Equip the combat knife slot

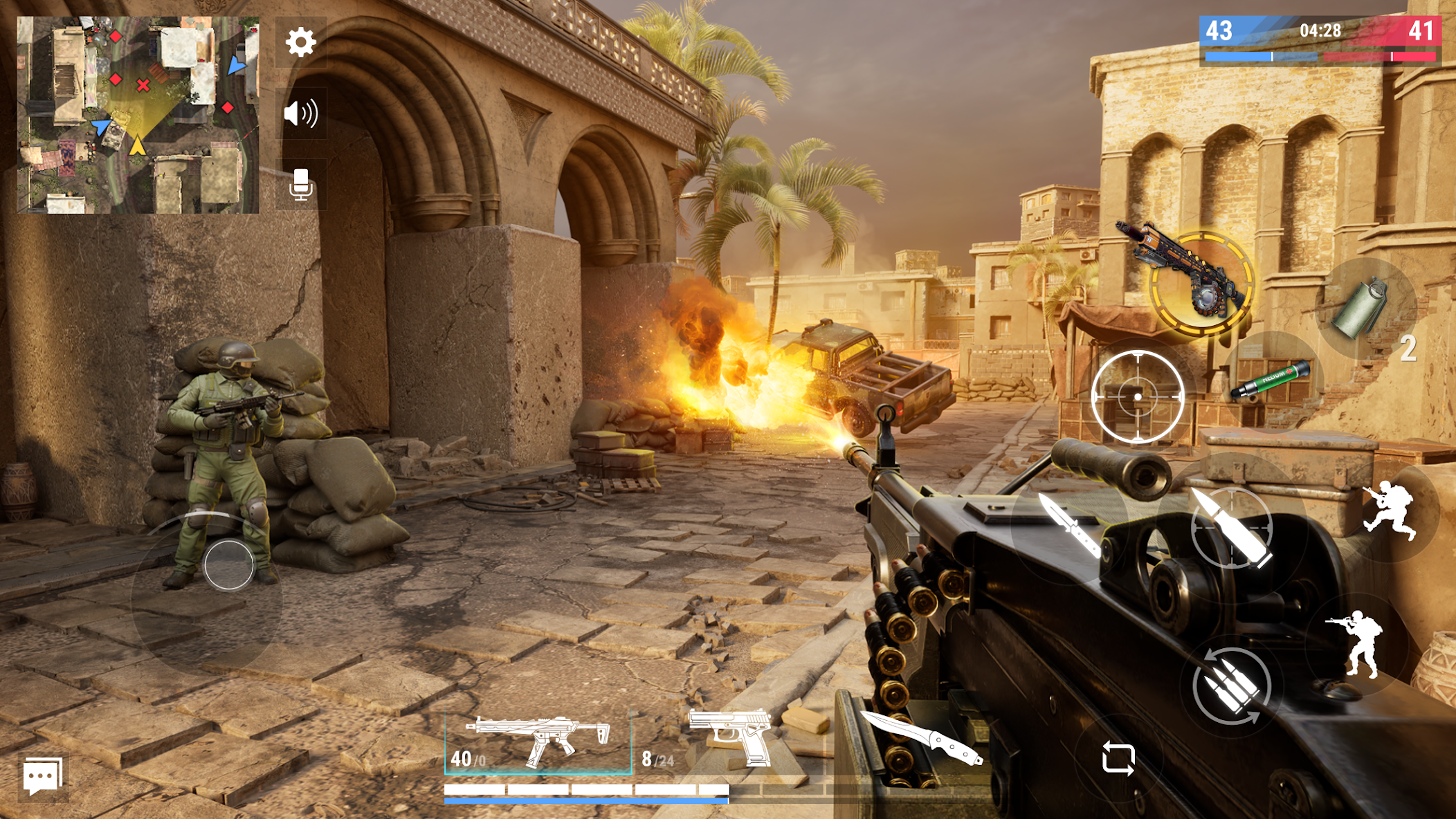[924, 738]
